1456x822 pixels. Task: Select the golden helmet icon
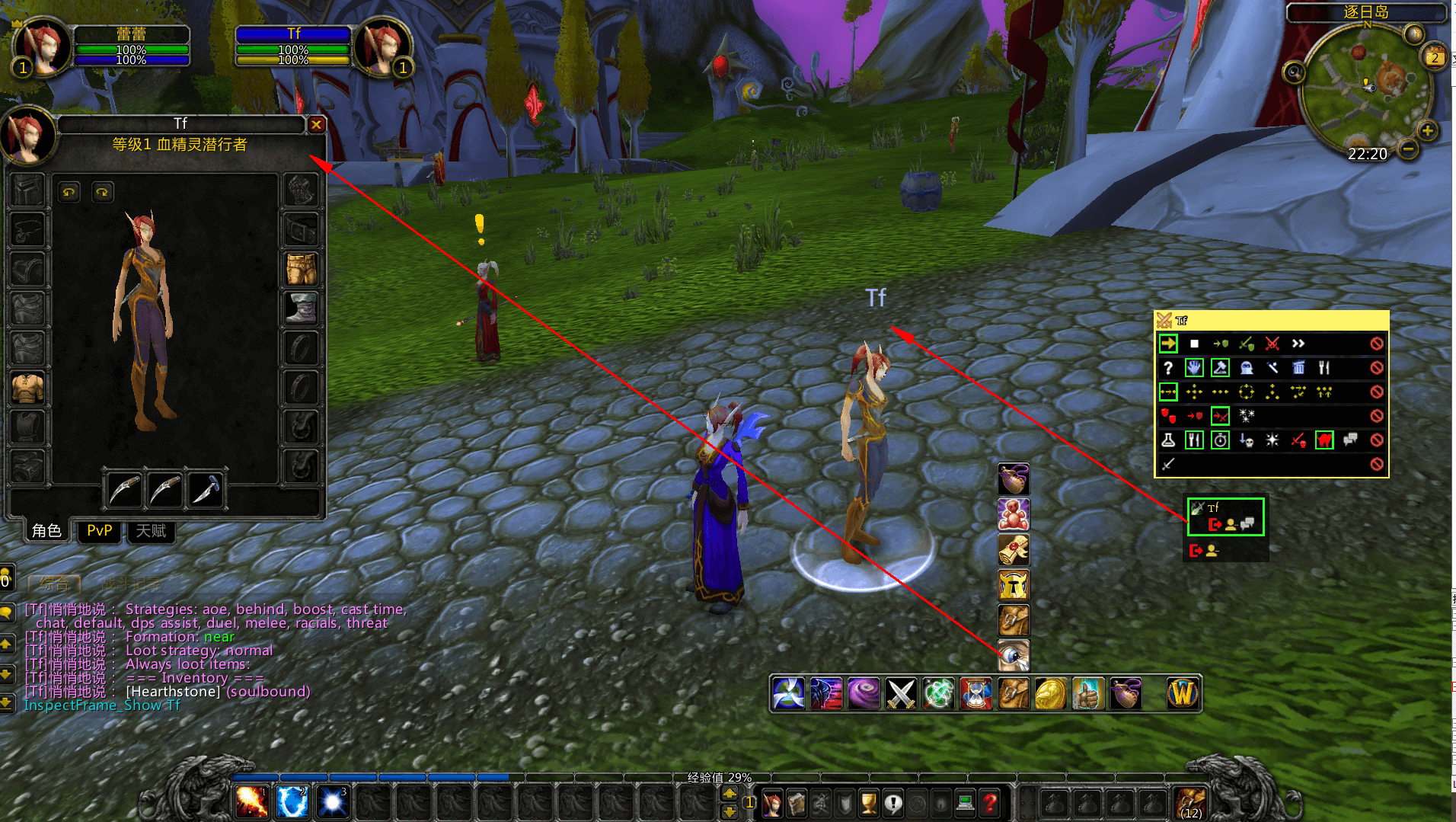pos(1014,585)
